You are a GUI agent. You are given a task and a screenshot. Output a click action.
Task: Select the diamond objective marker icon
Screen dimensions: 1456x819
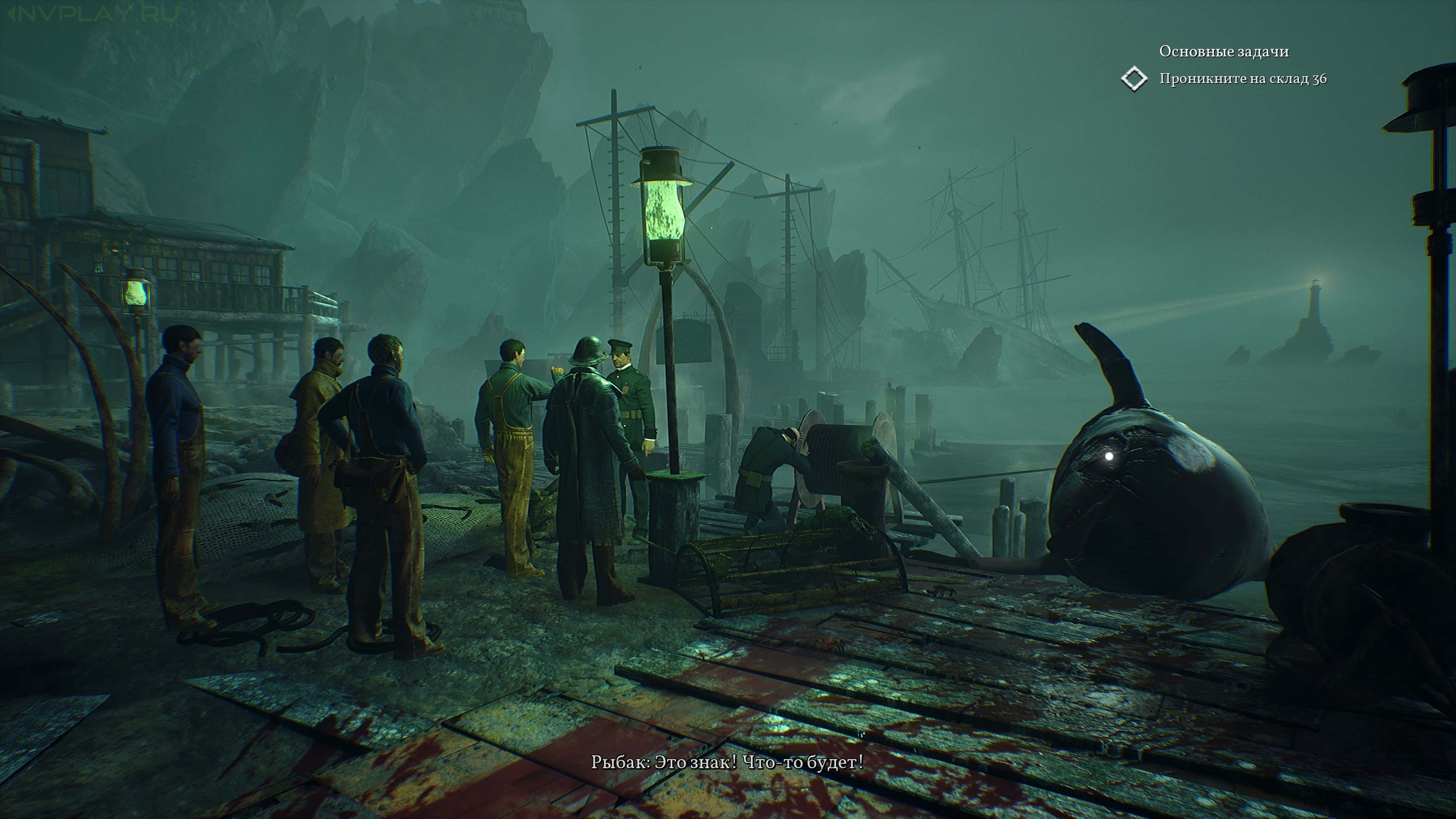1134,78
